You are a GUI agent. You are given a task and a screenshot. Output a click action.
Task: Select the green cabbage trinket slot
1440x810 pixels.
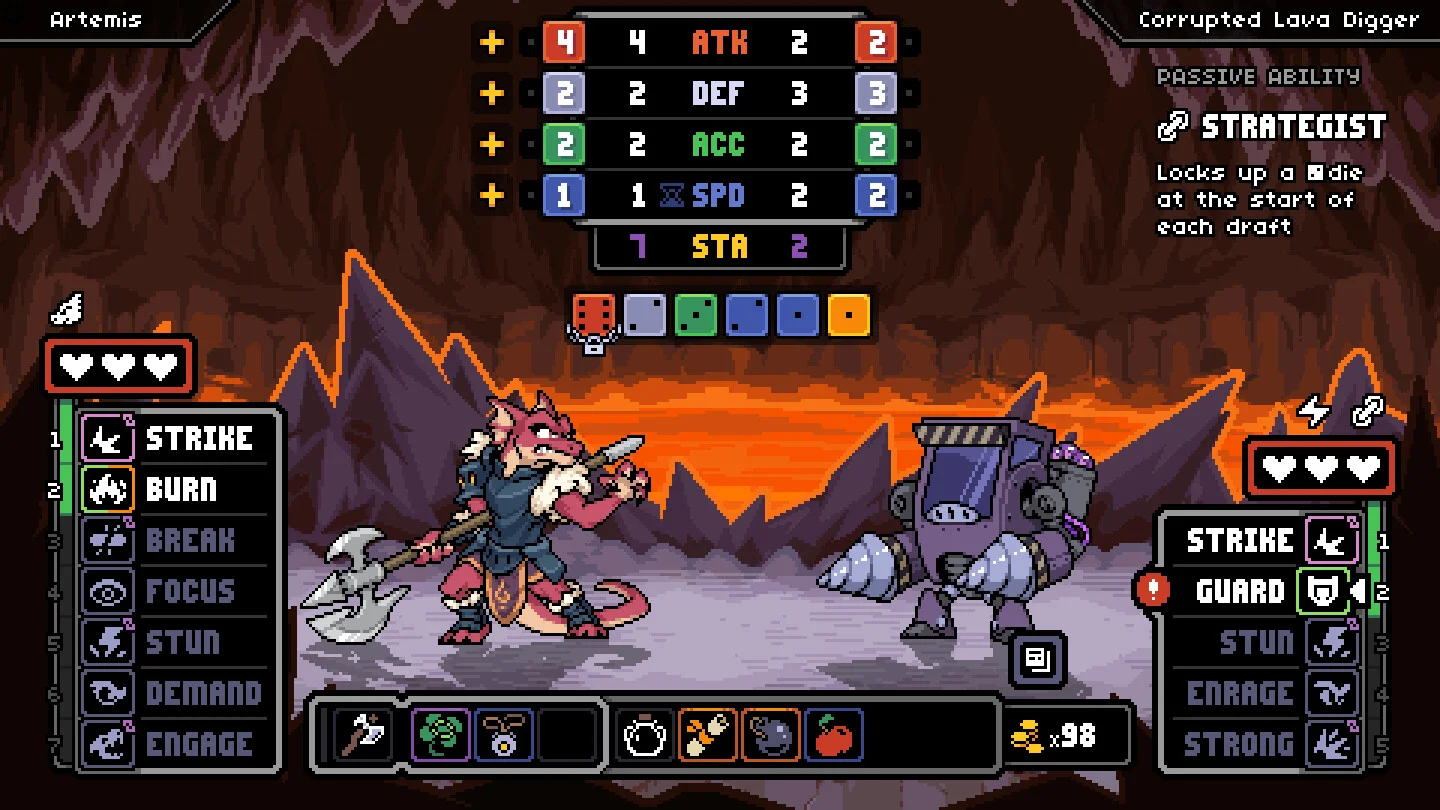441,736
